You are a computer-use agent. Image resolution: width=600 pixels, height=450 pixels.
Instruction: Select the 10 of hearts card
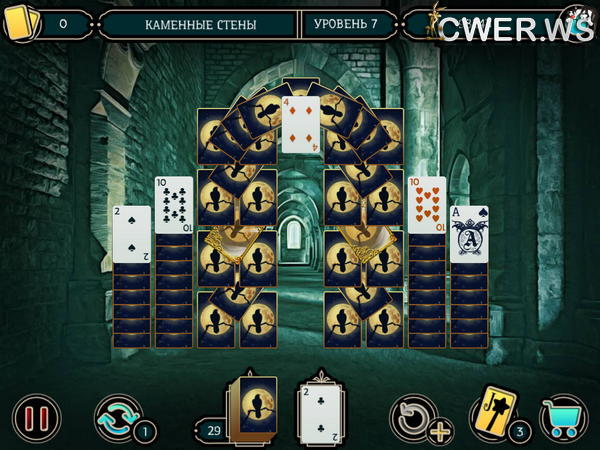(427, 205)
